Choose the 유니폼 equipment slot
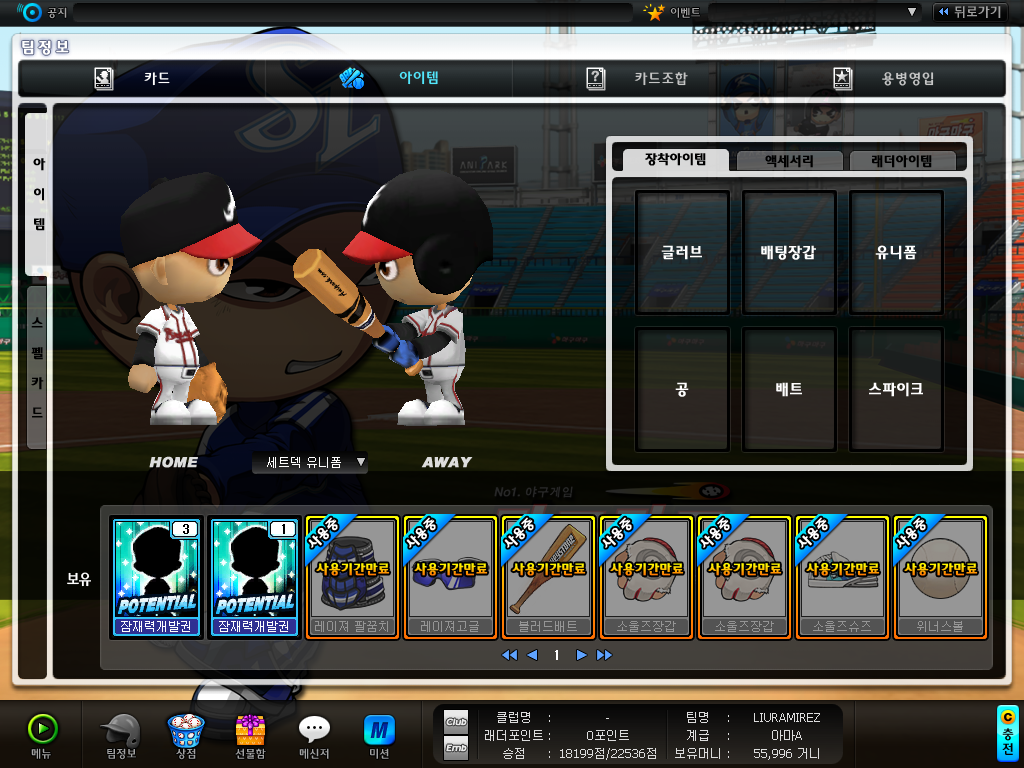1024x768 pixels. coord(896,252)
